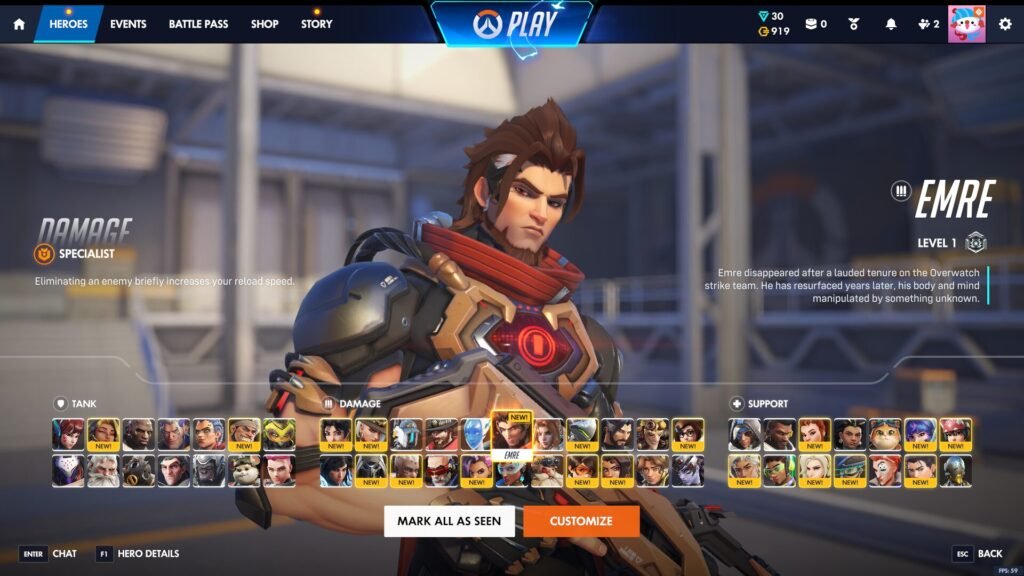Mark all heroes as seen
The width and height of the screenshot is (1024, 576).
tap(449, 521)
